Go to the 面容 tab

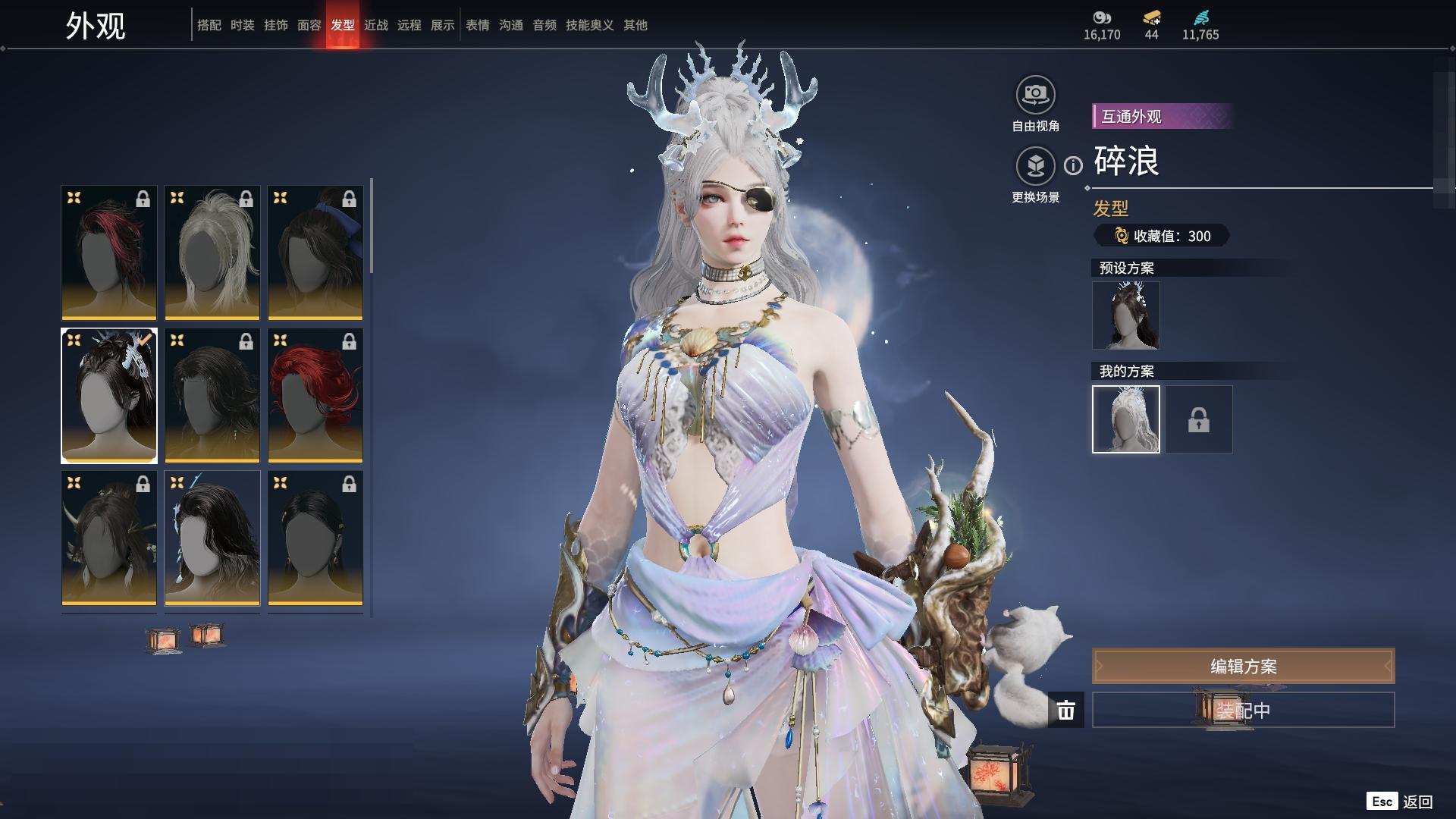(x=309, y=25)
